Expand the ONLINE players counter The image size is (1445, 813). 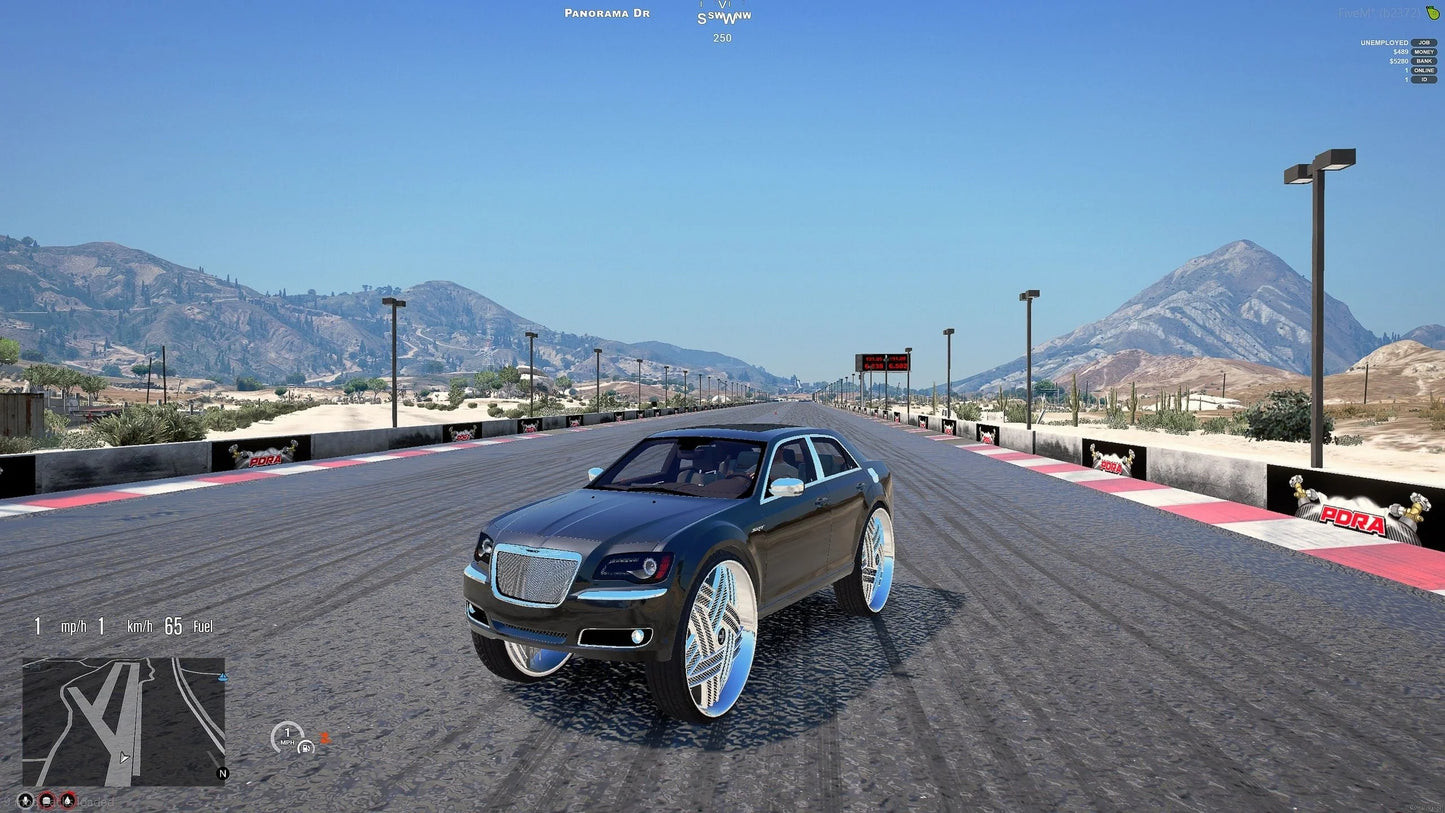(x=1424, y=70)
